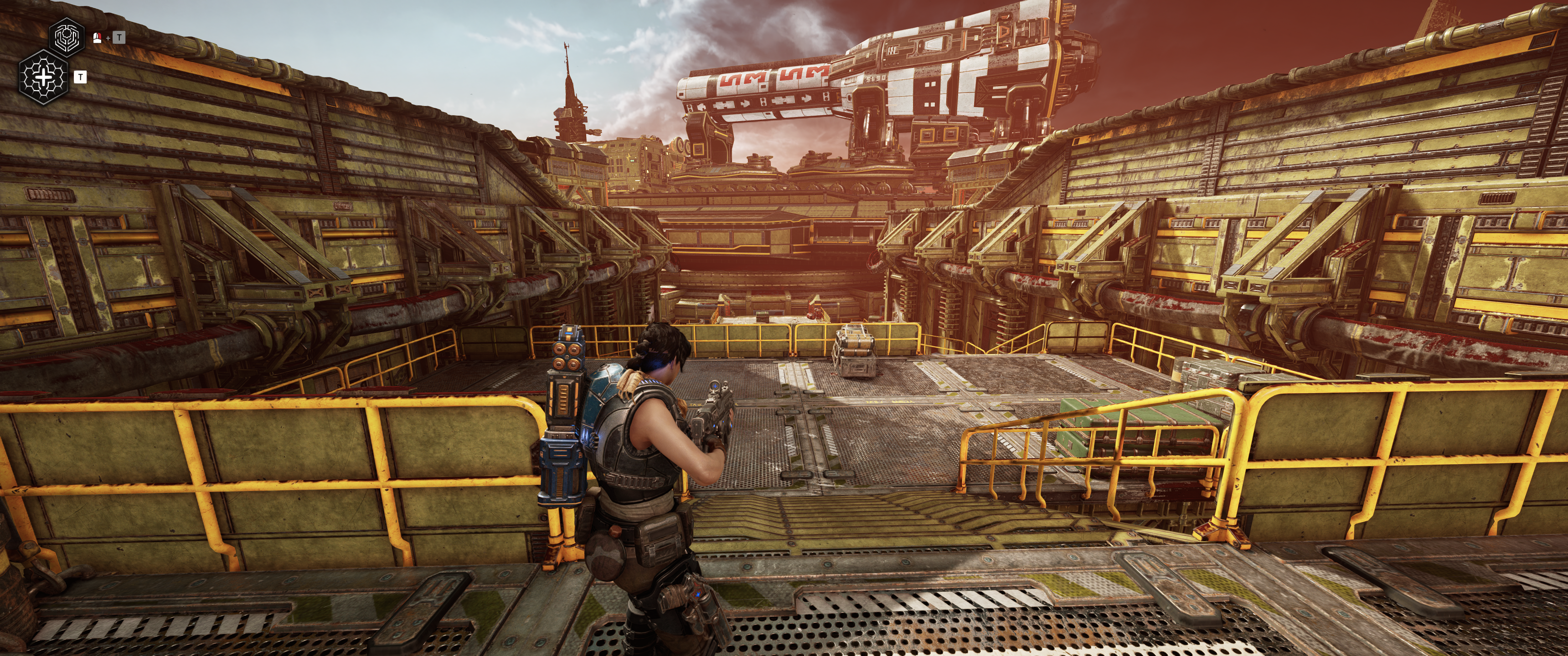Select the maze-pattern hexagon ability icon
Screen dimensions: 1568x656
[67, 37]
